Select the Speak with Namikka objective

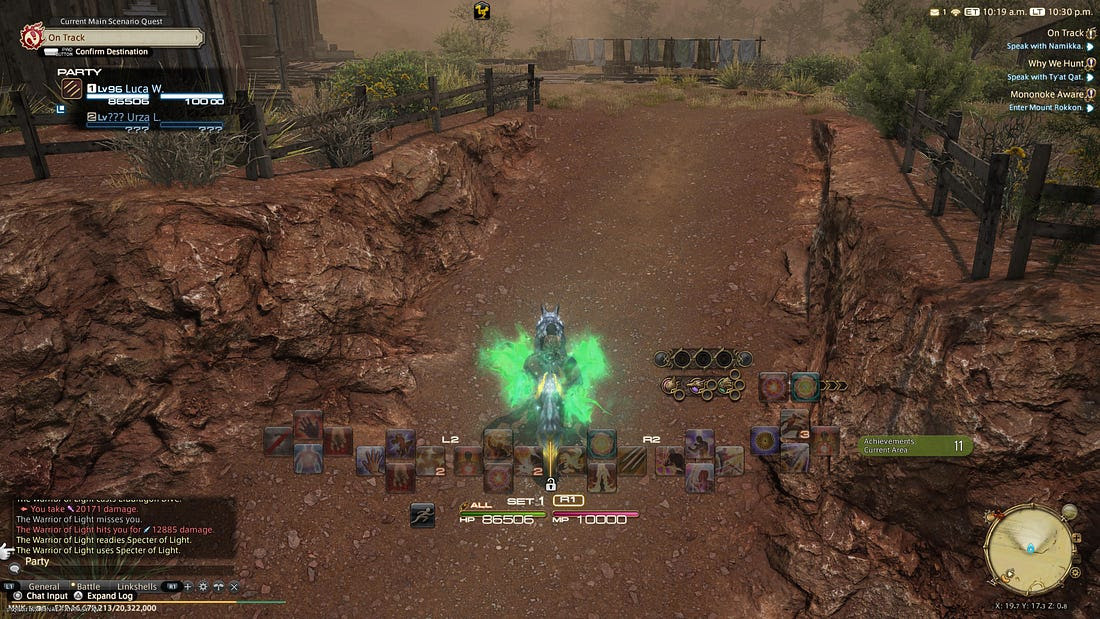tap(1044, 47)
